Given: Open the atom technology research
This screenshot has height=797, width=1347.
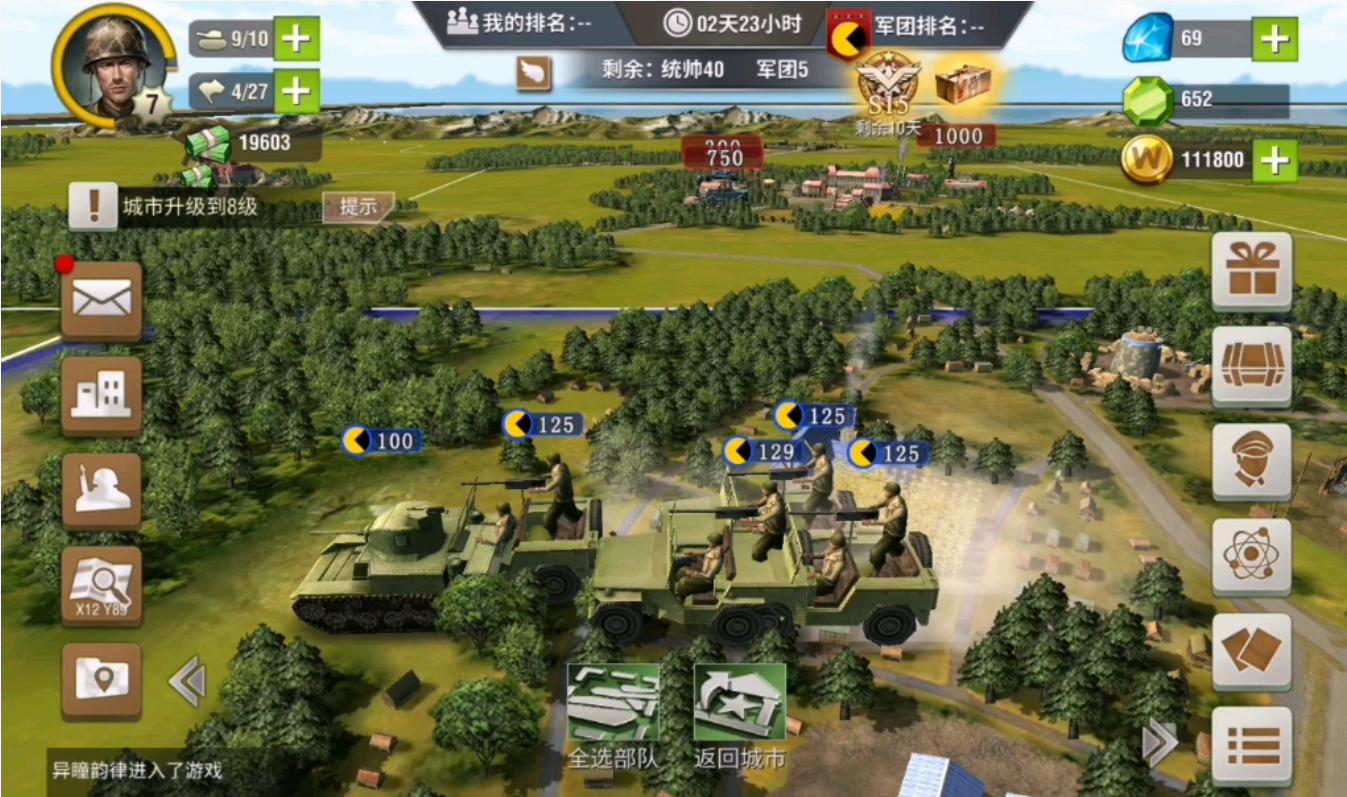Looking at the screenshot, I should [1251, 557].
